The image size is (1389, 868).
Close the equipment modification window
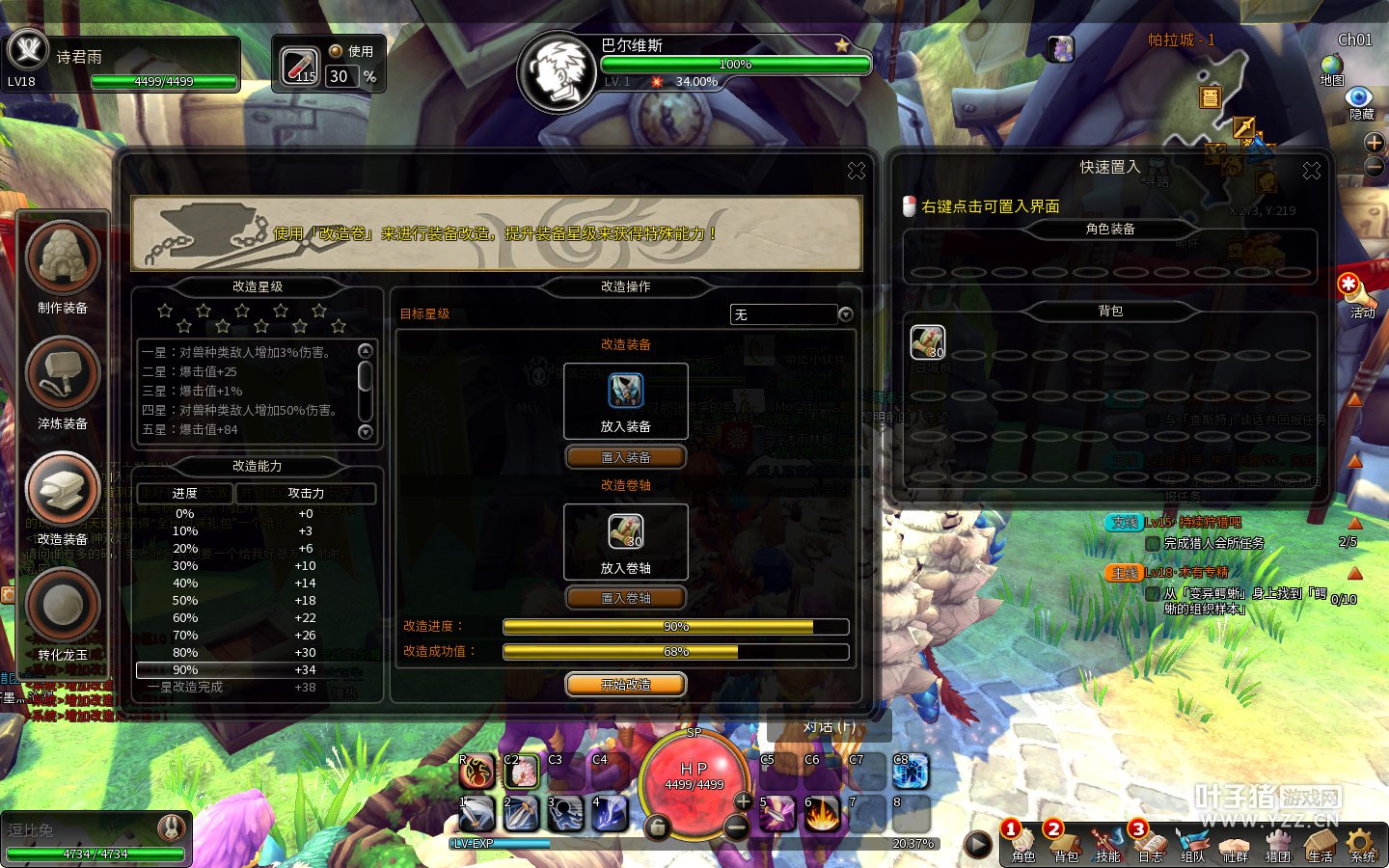point(857,171)
